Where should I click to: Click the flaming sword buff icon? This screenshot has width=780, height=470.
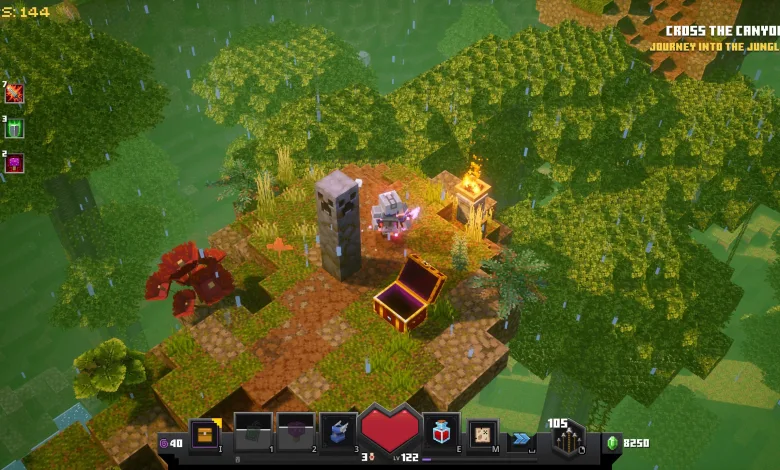click(x=14, y=93)
